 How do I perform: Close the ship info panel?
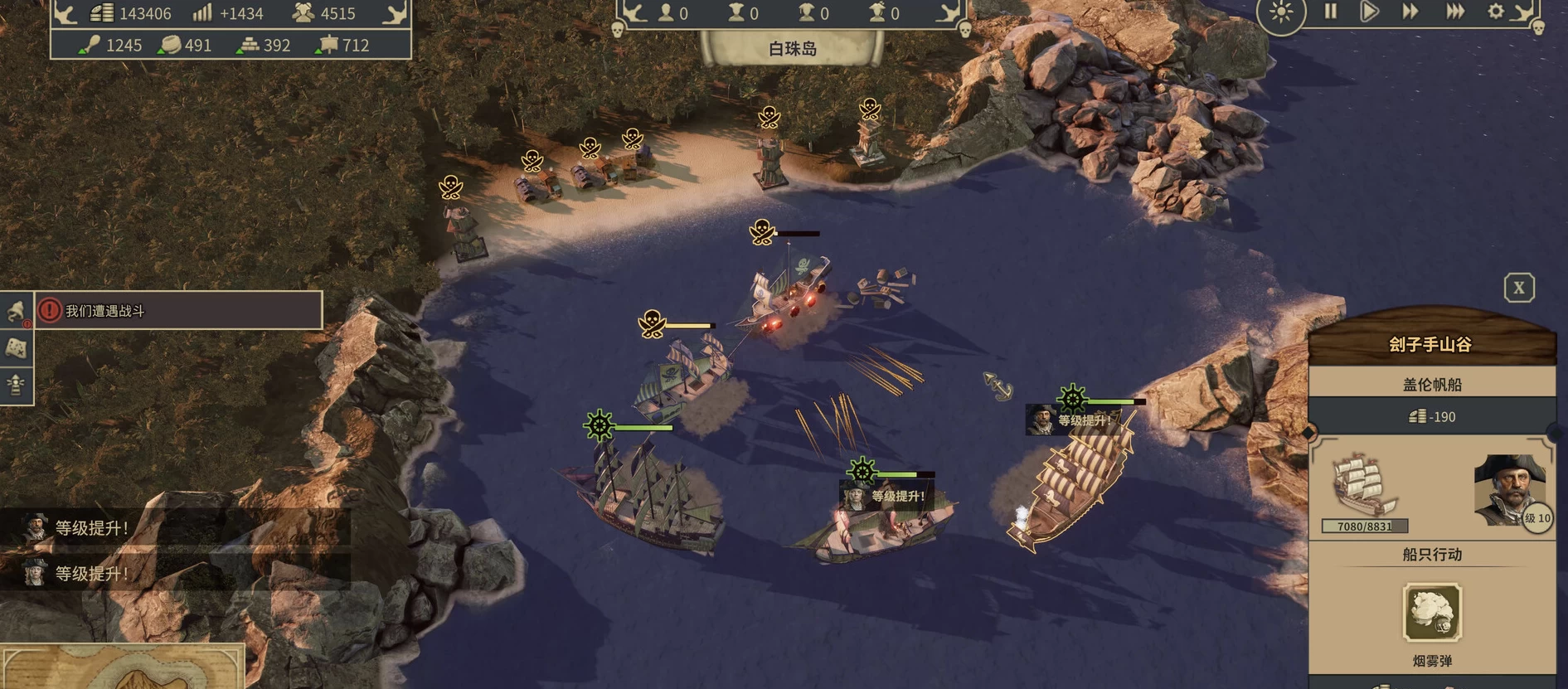coord(1519,288)
